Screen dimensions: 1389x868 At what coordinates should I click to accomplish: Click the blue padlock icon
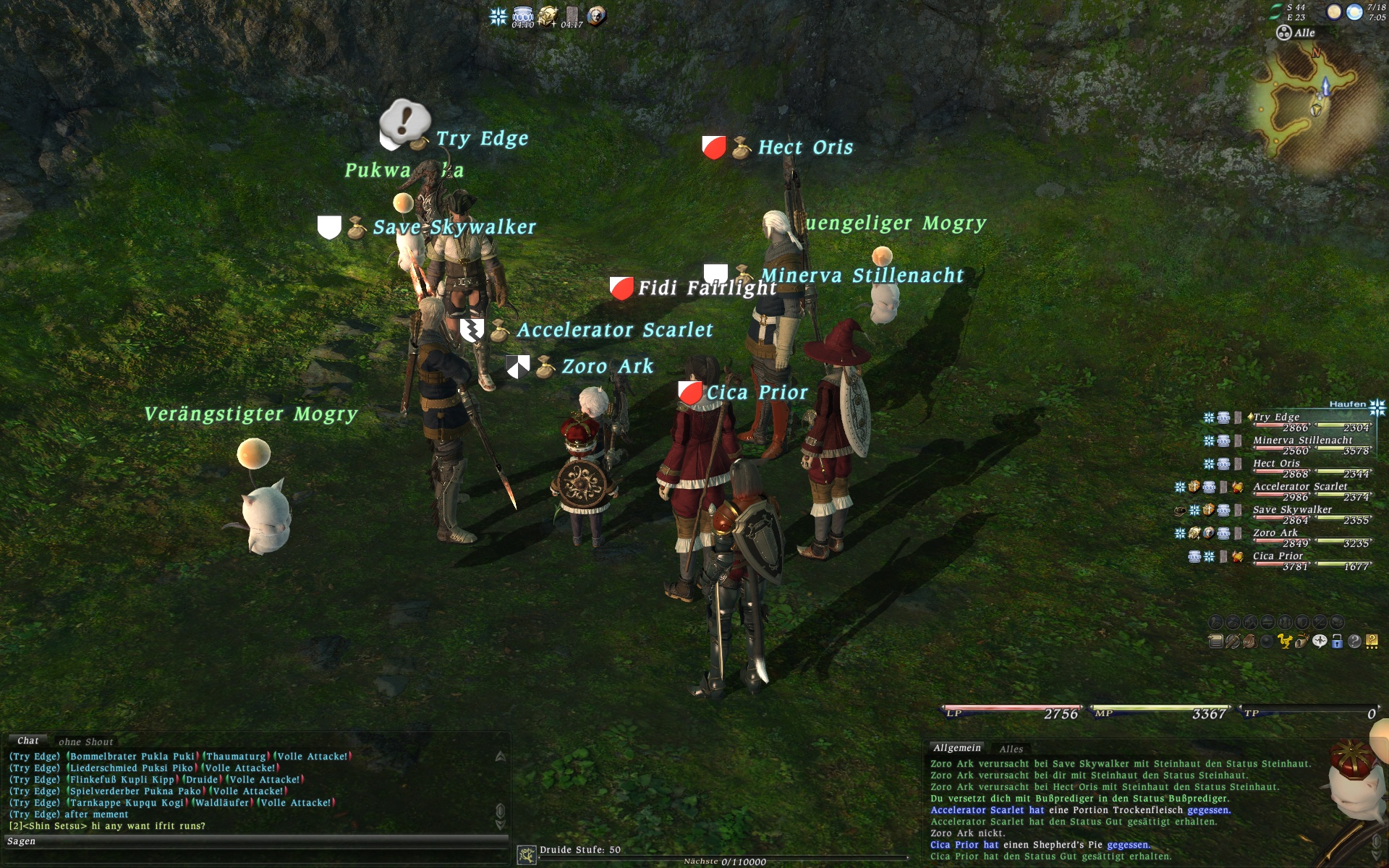pos(1337,642)
